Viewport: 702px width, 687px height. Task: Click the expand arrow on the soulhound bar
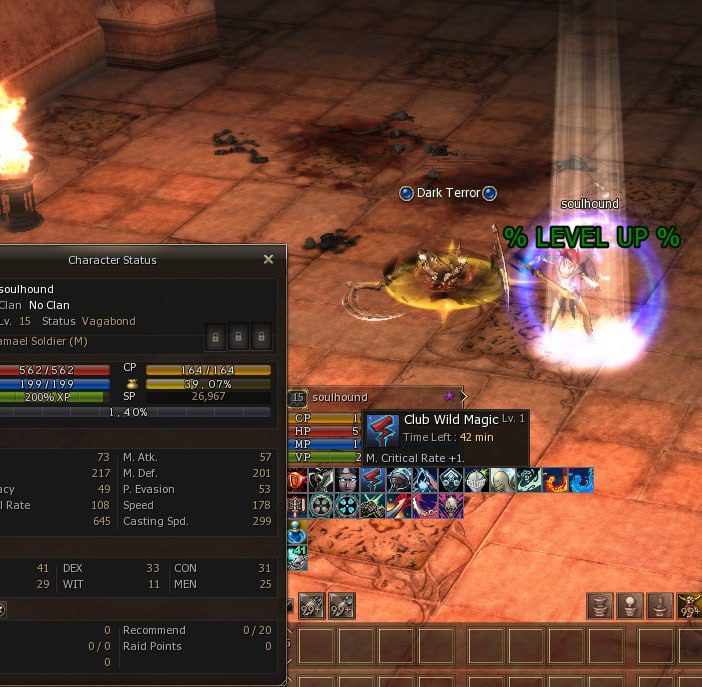coord(463,396)
